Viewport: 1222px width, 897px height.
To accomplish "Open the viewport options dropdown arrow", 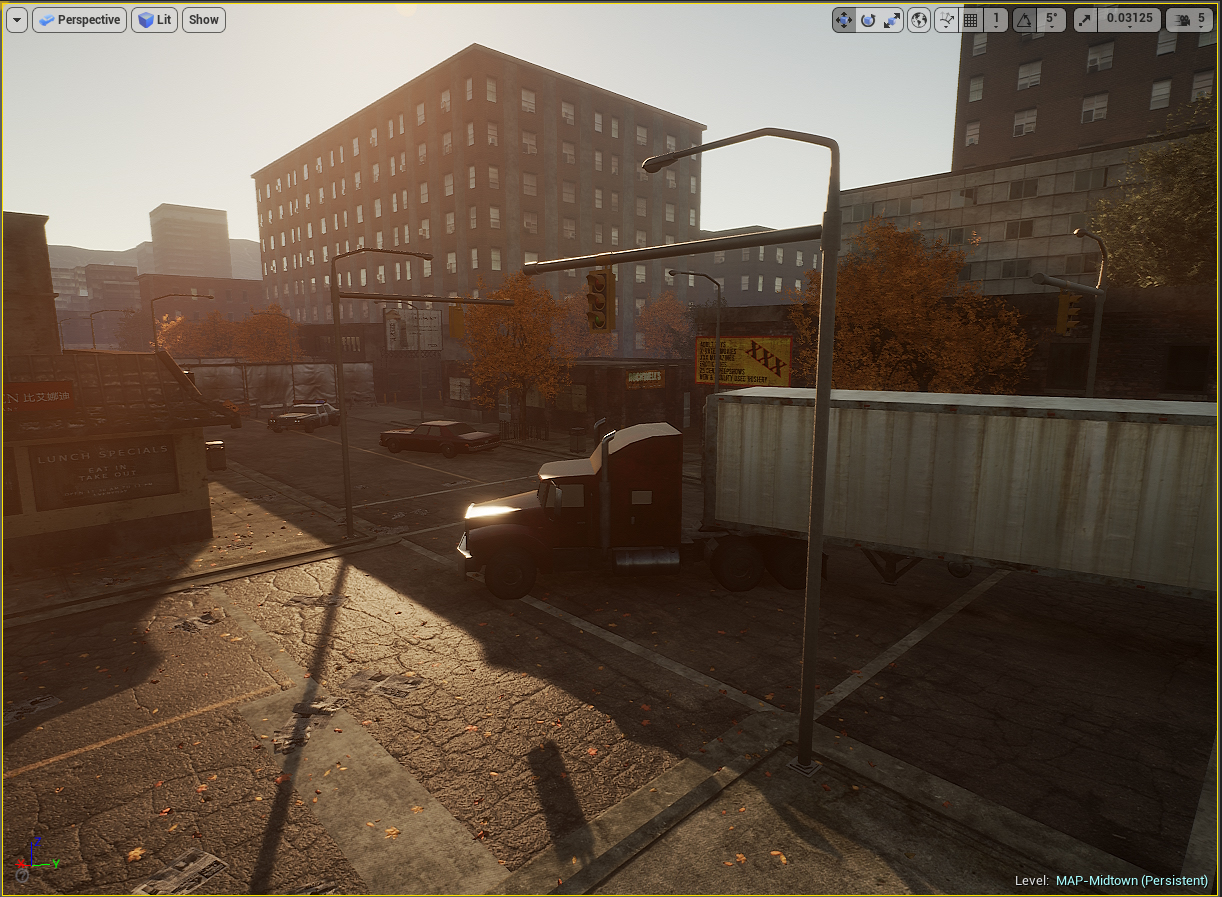I will 17,20.
